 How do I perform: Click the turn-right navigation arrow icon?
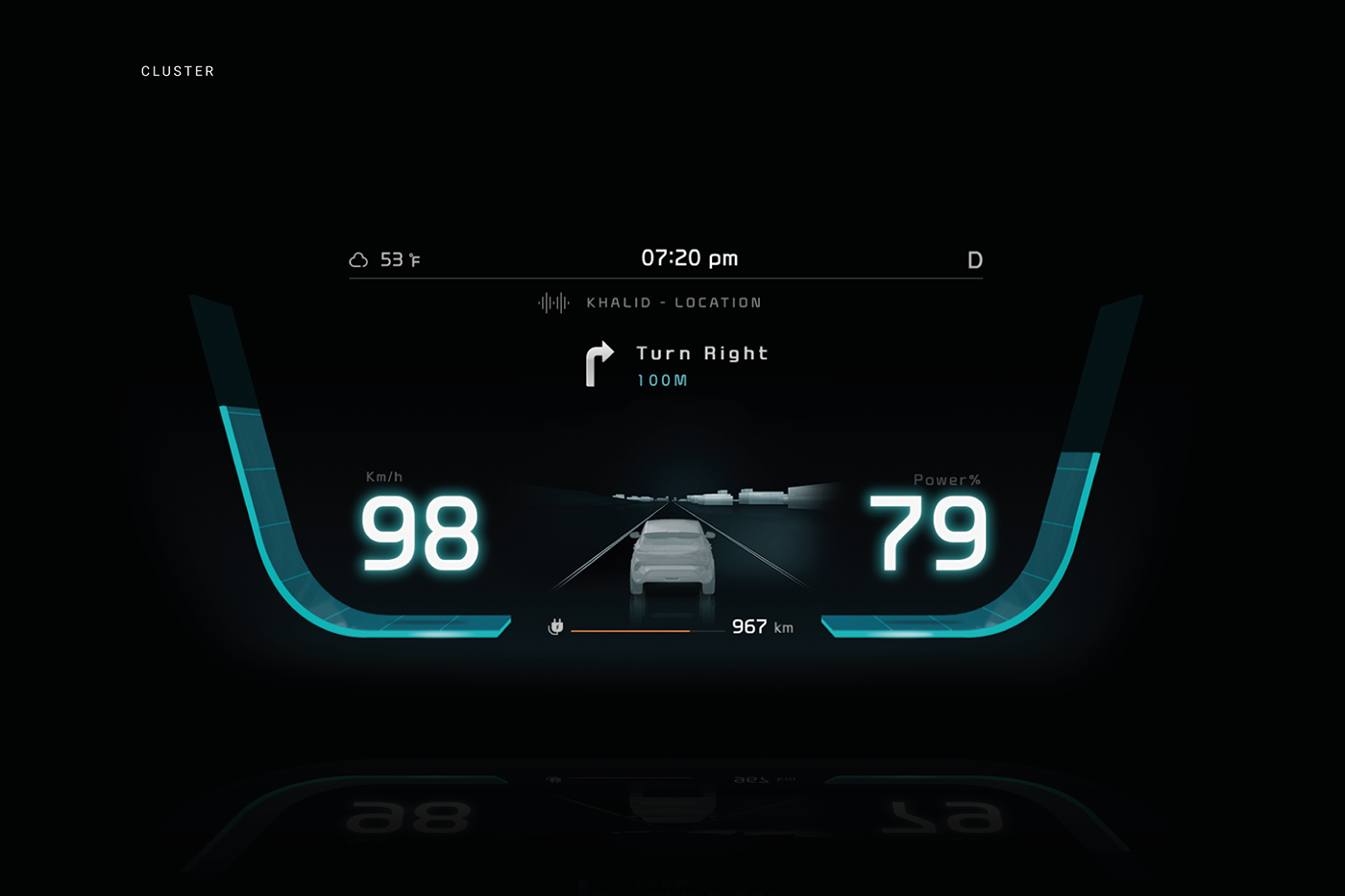point(599,365)
